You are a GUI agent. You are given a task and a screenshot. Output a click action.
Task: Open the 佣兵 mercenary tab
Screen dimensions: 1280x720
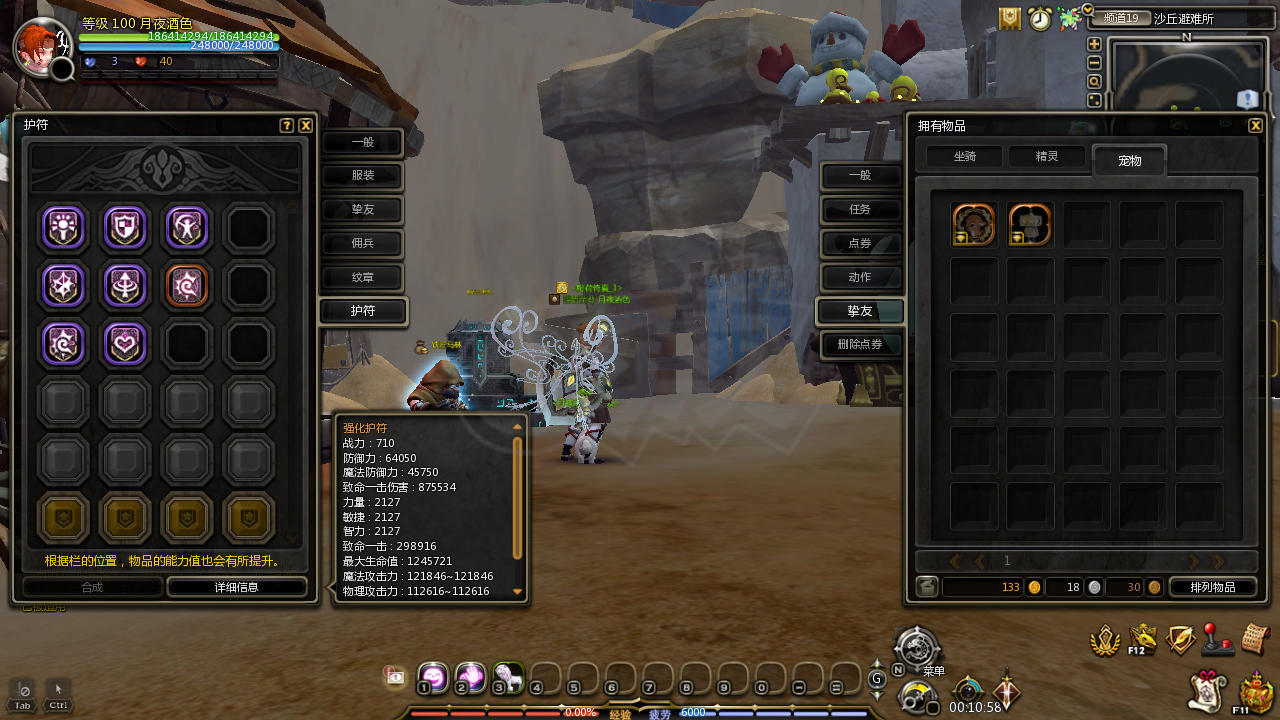pos(362,243)
